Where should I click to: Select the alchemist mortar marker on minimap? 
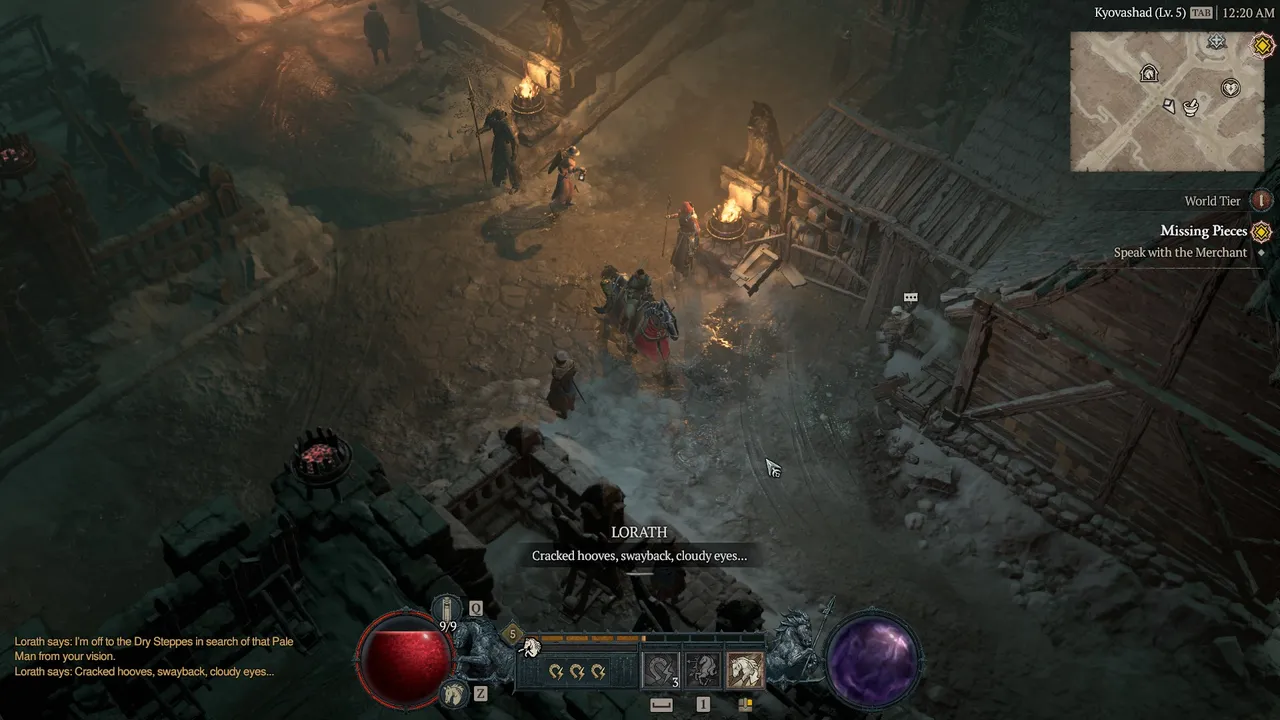coord(1191,107)
